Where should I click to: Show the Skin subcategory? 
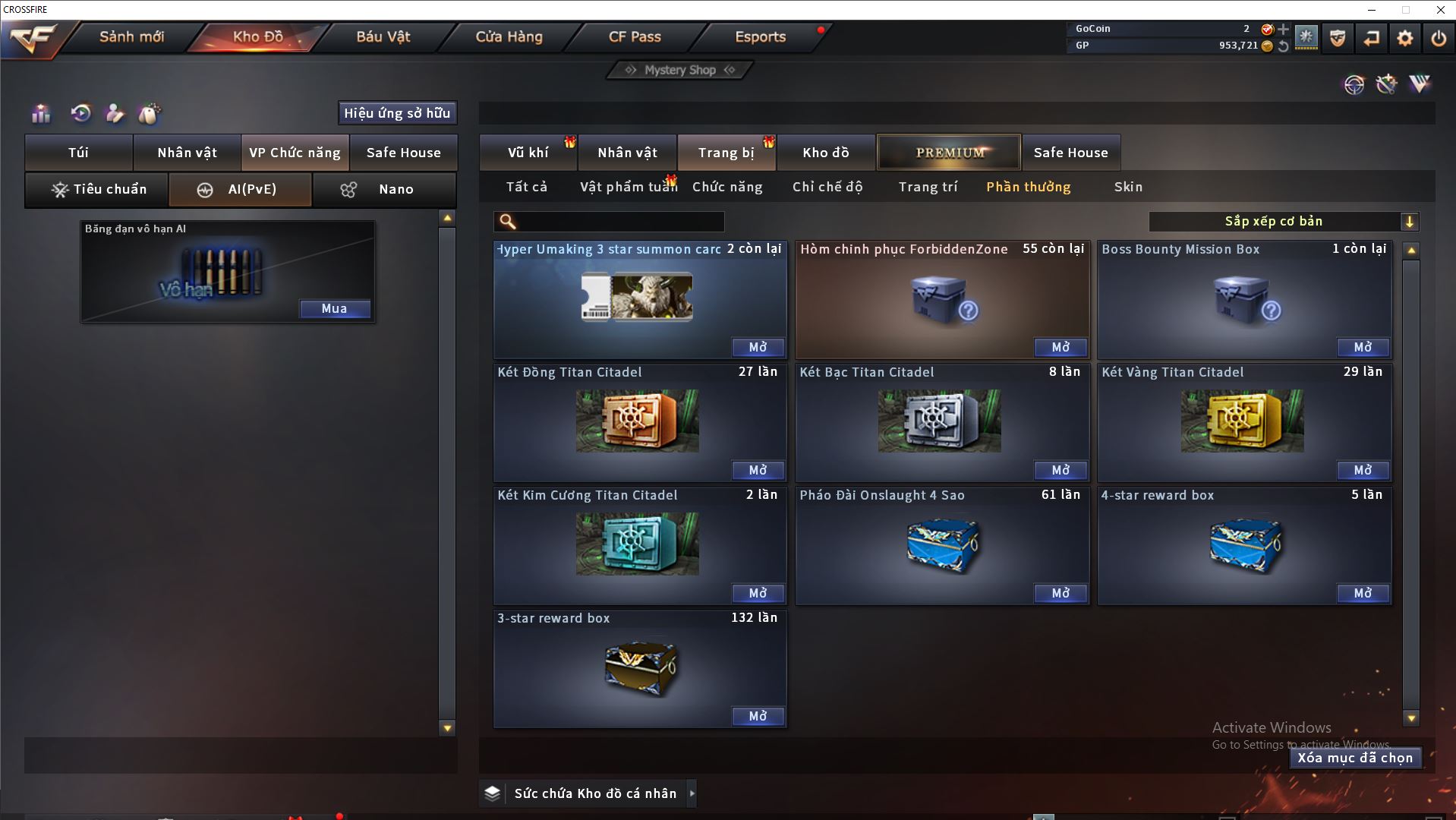point(1128,187)
